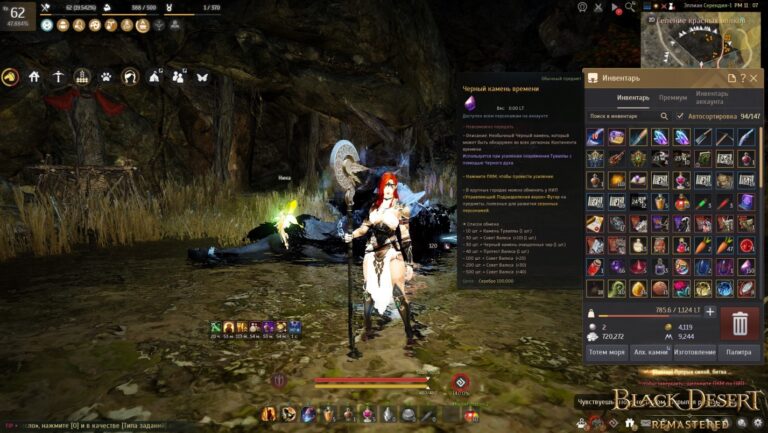Viewport: 768px width, 433px height.
Task: Switch to the Премиум tab
Action: tap(673, 98)
